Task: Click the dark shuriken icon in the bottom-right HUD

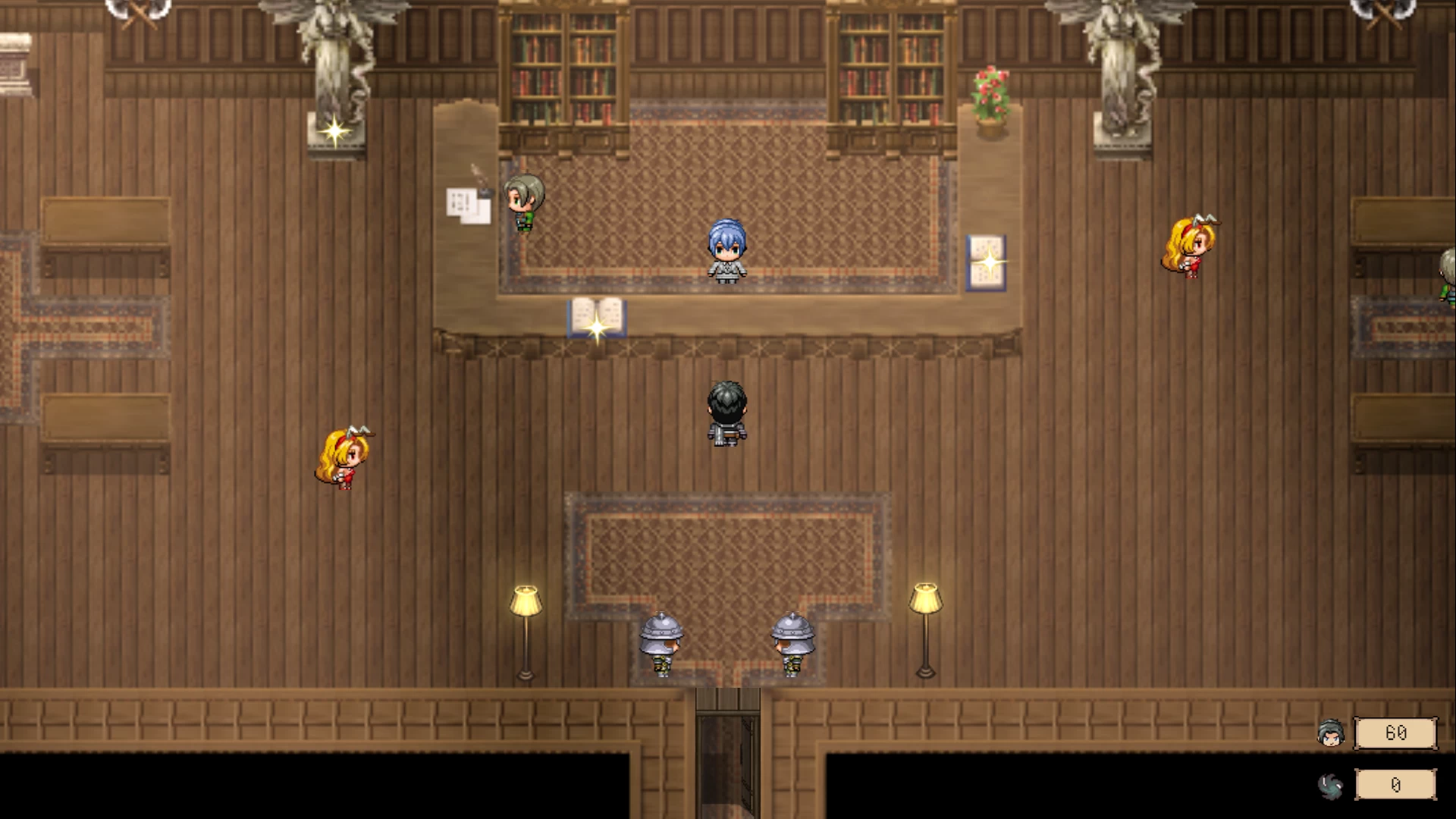Action: tap(1332, 785)
